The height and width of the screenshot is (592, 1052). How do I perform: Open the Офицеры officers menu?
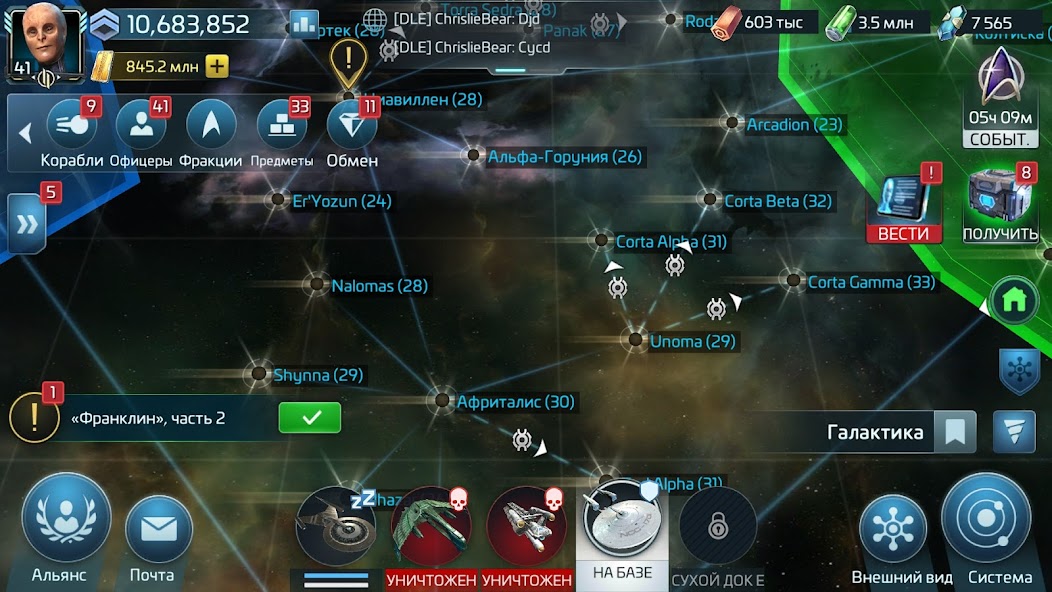click(141, 127)
